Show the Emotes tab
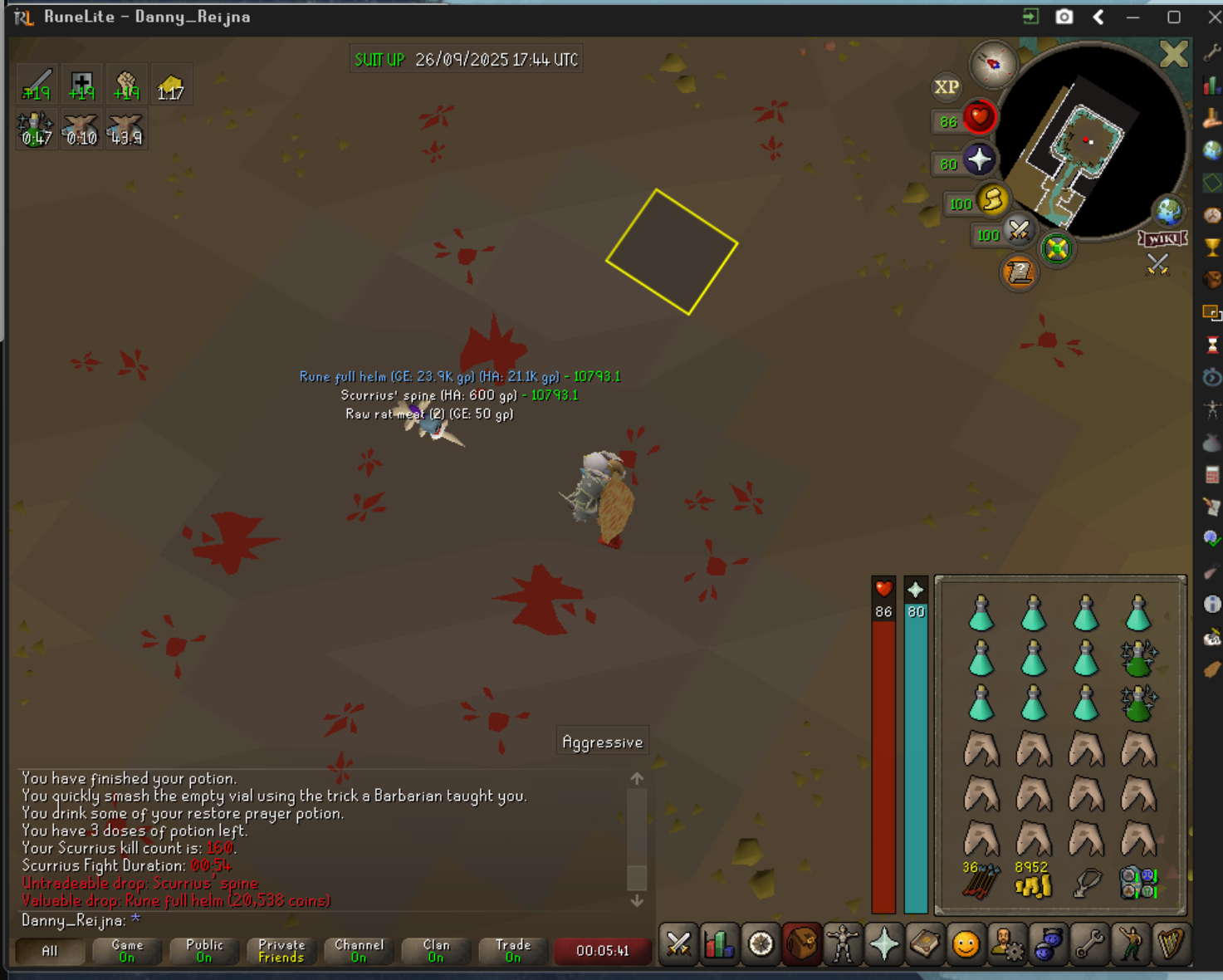The image size is (1223, 980). tap(966, 944)
